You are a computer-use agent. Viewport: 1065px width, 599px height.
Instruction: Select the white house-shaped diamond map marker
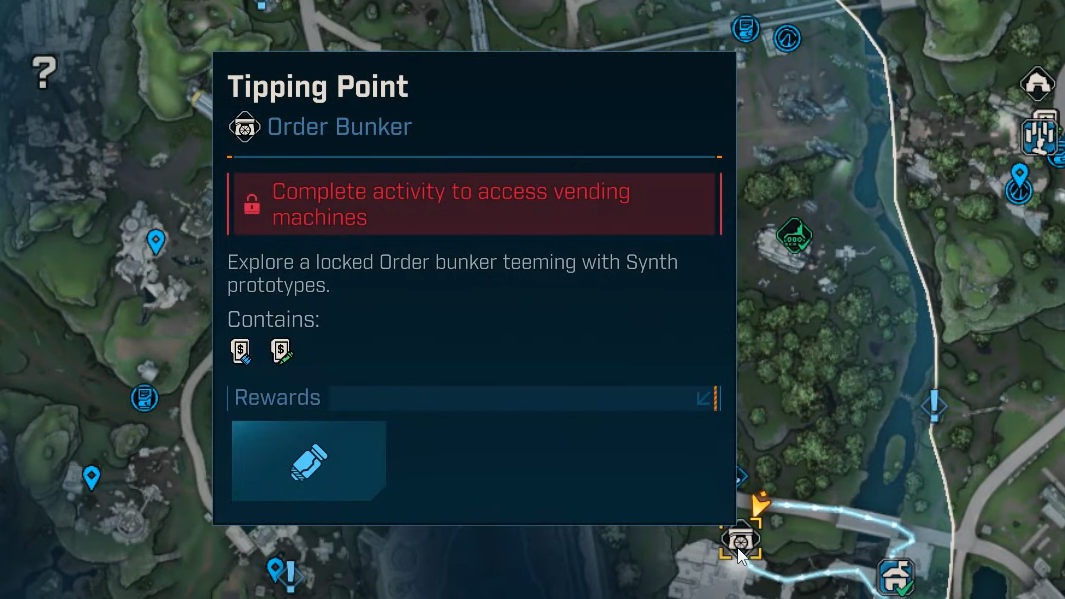(x=1037, y=84)
